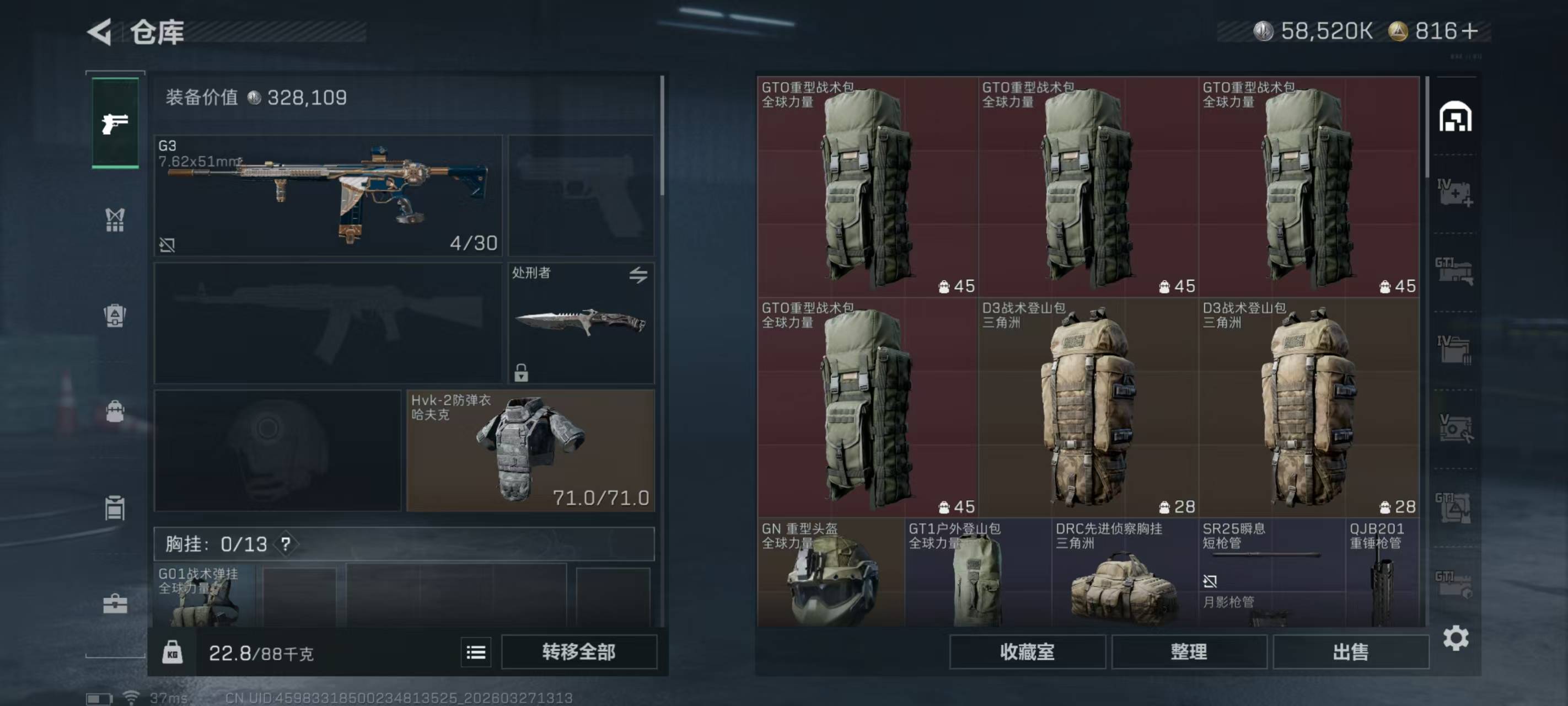Toggle the list view icon beside 转移全部
Screen dimensions: 1568x706
pos(475,652)
